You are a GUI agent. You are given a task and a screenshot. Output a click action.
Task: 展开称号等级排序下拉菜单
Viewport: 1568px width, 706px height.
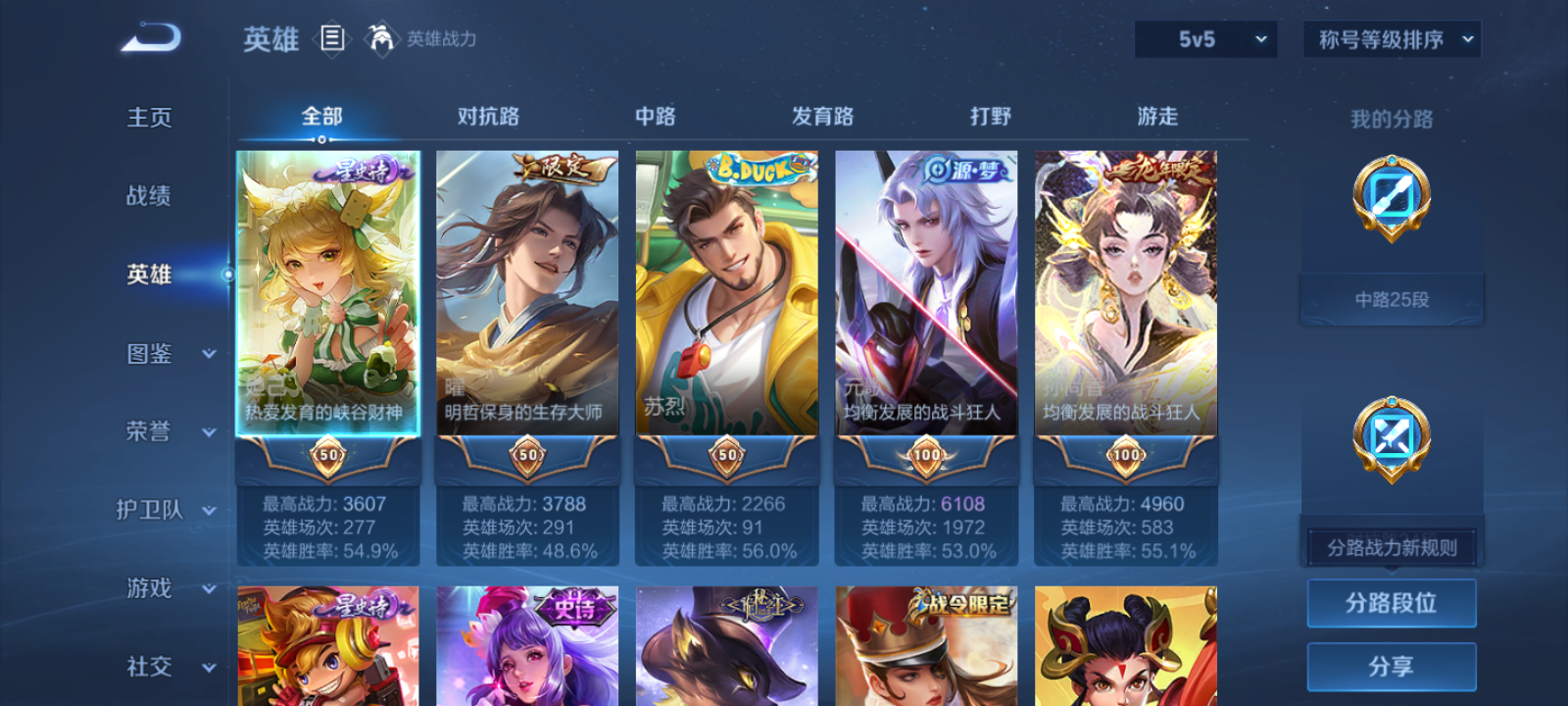(1390, 40)
